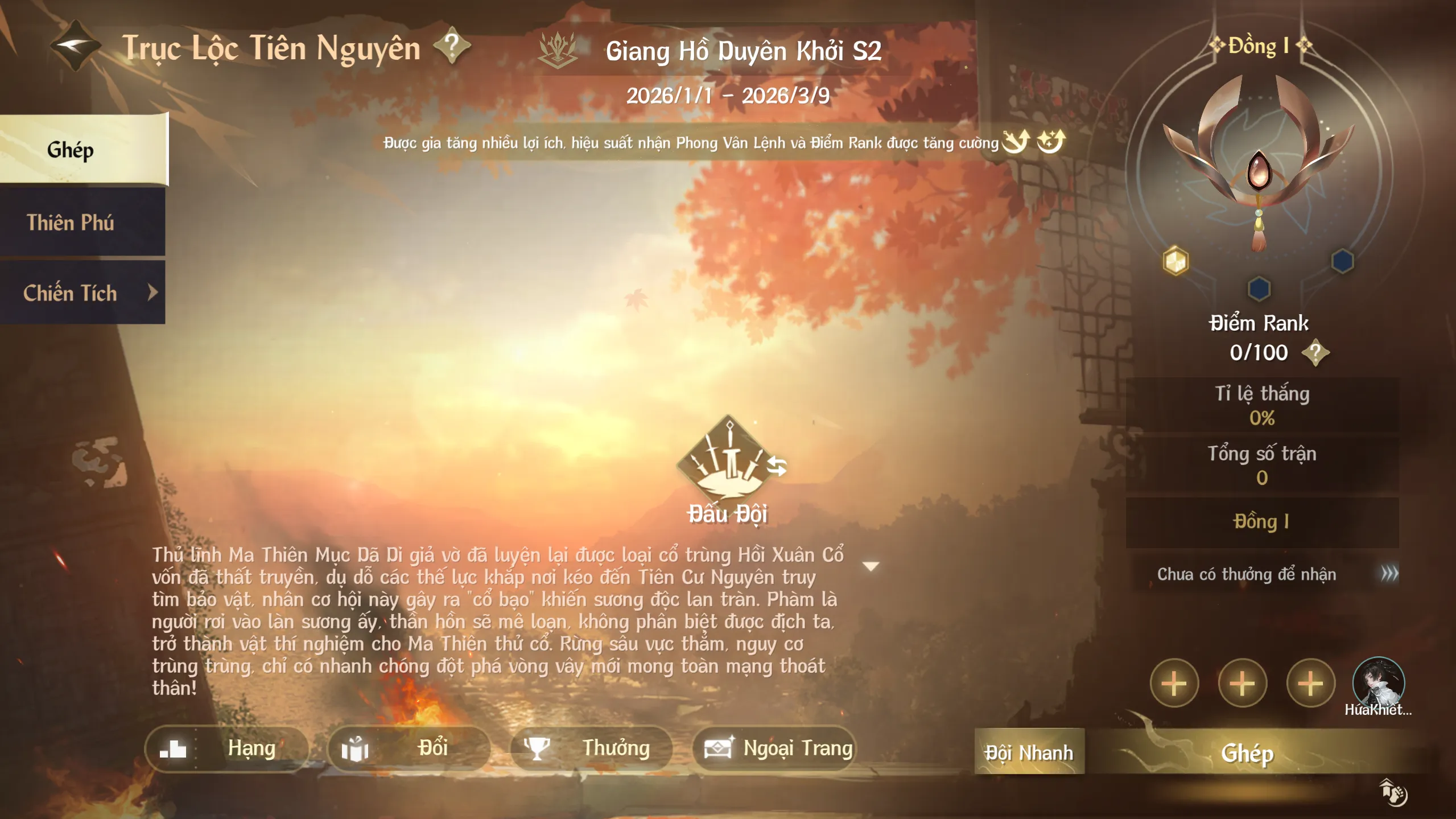Image resolution: width=1456 pixels, height=819 pixels.
Task: Expand the story description arrow
Action: (871, 566)
